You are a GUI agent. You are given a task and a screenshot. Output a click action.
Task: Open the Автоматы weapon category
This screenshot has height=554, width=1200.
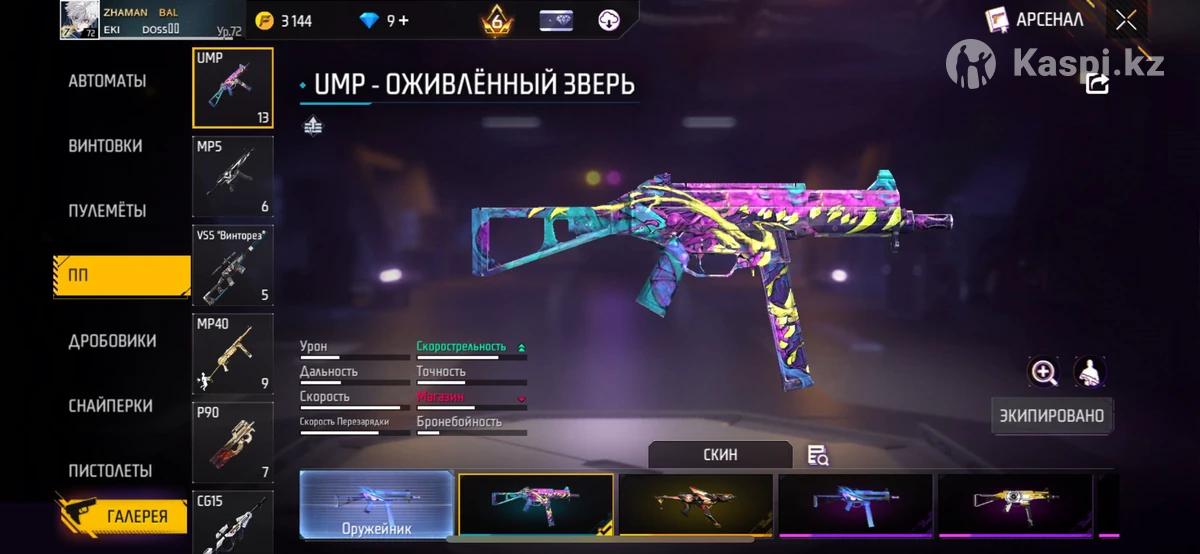[x=107, y=81]
